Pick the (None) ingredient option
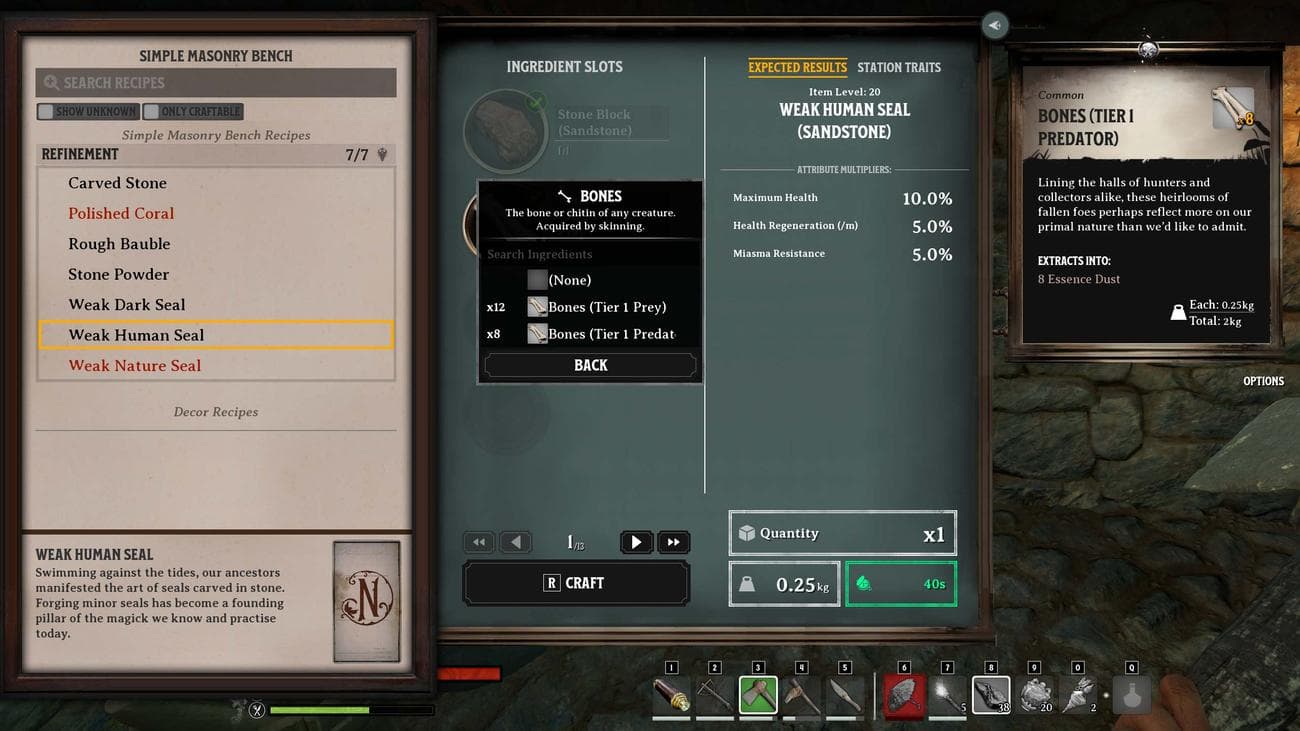This screenshot has height=731, width=1300. coord(569,280)
